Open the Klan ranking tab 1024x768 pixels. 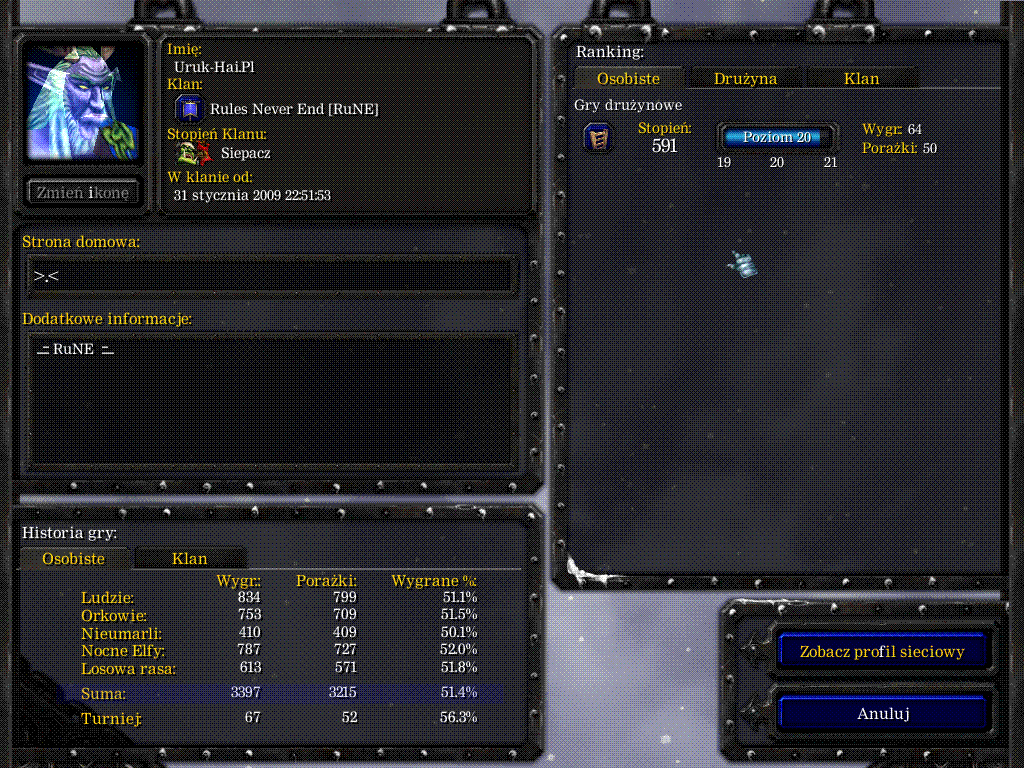[861, 78]
